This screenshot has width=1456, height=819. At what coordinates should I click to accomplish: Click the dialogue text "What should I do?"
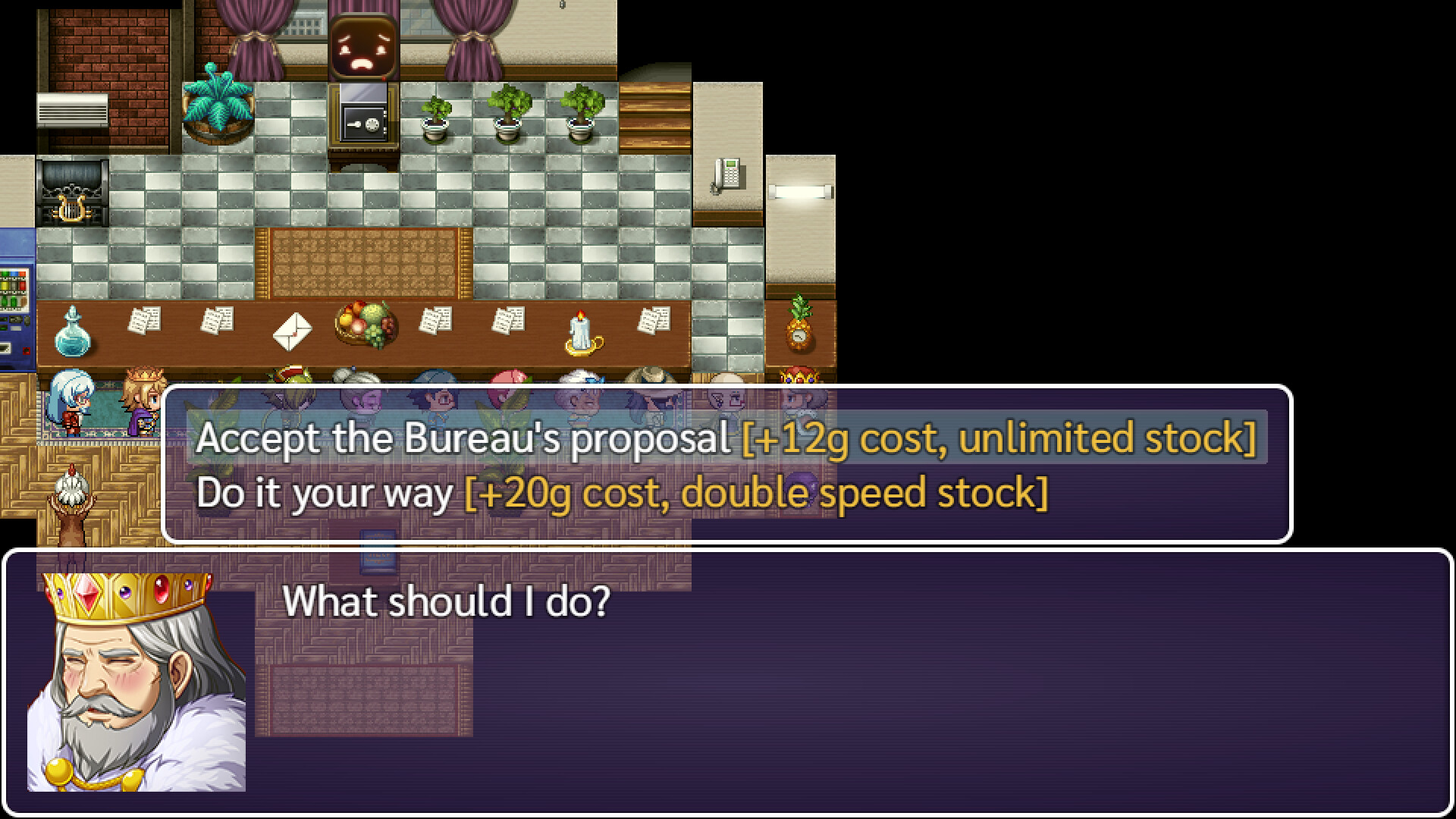(x=447, y=599)
